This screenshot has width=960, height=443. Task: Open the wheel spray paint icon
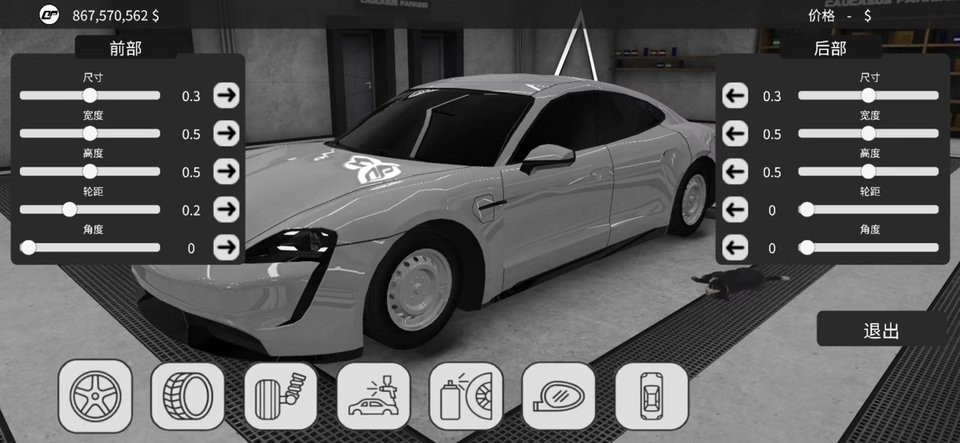click(x=466, y=396)
